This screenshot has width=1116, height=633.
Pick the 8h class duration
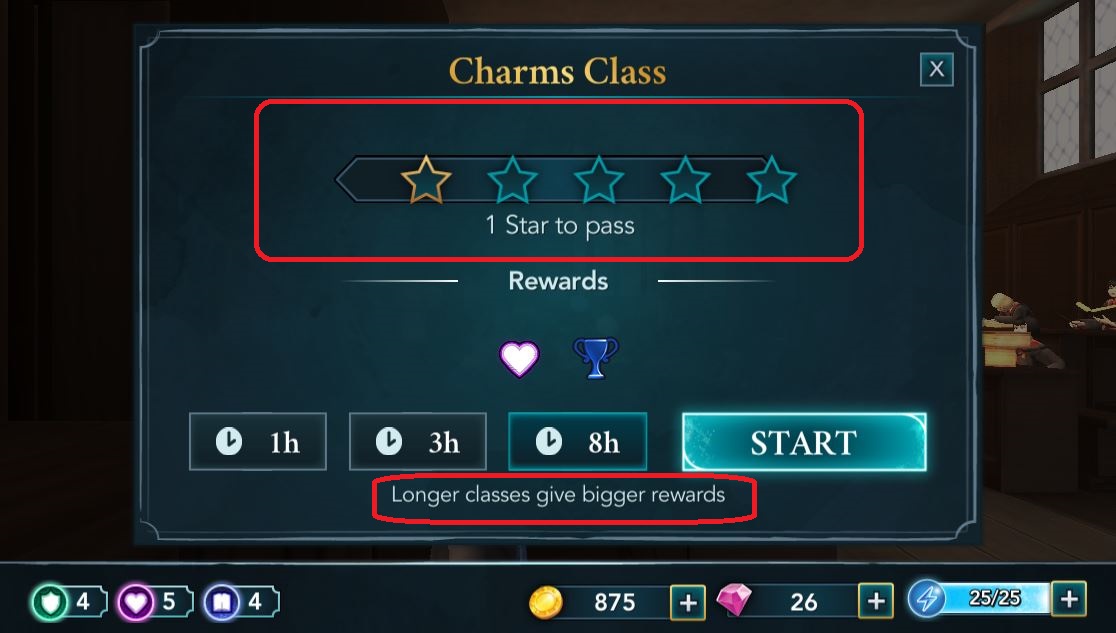click(578, 442)
